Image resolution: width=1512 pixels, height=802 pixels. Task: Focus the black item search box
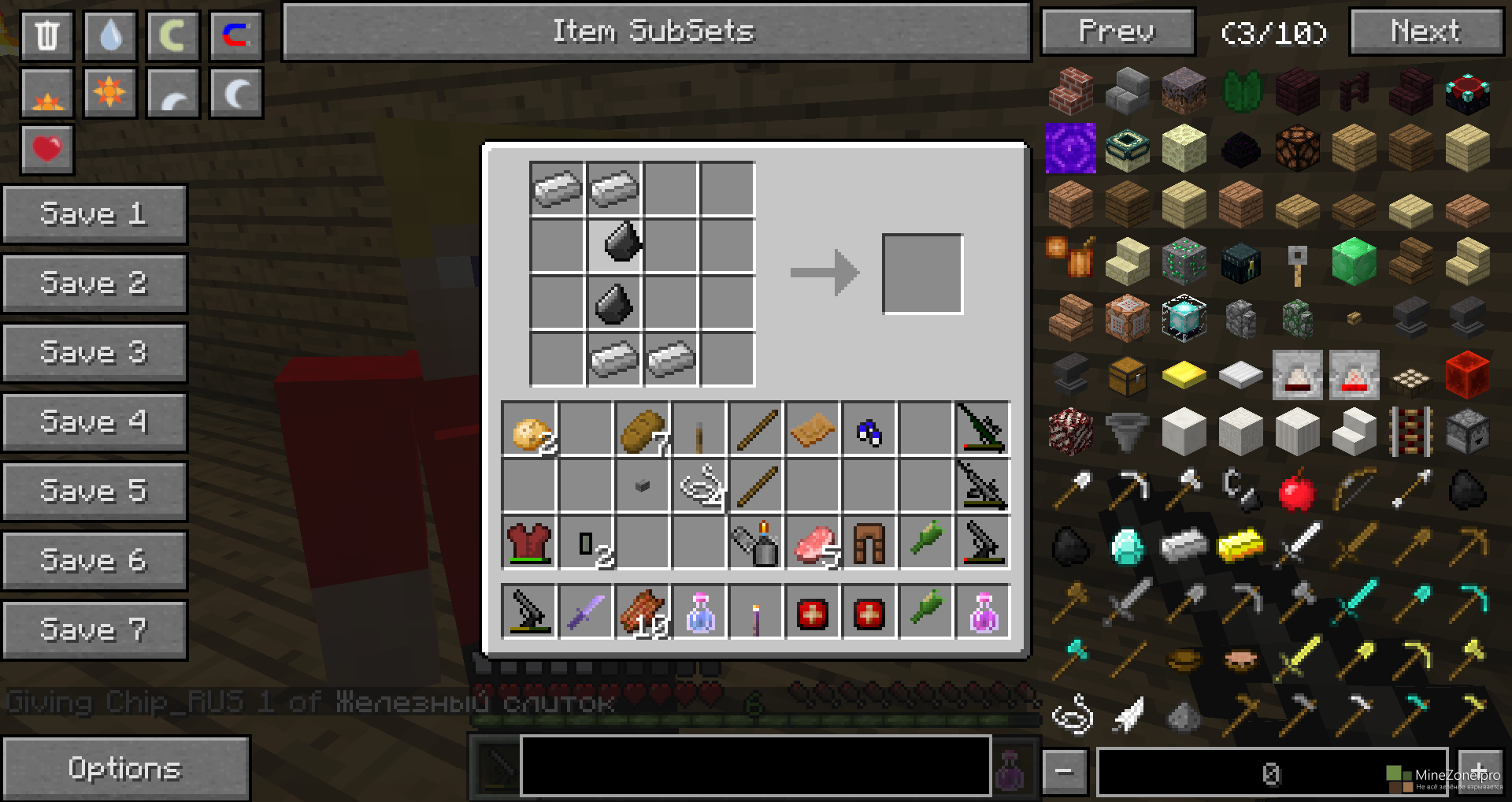tap(754, 766)
